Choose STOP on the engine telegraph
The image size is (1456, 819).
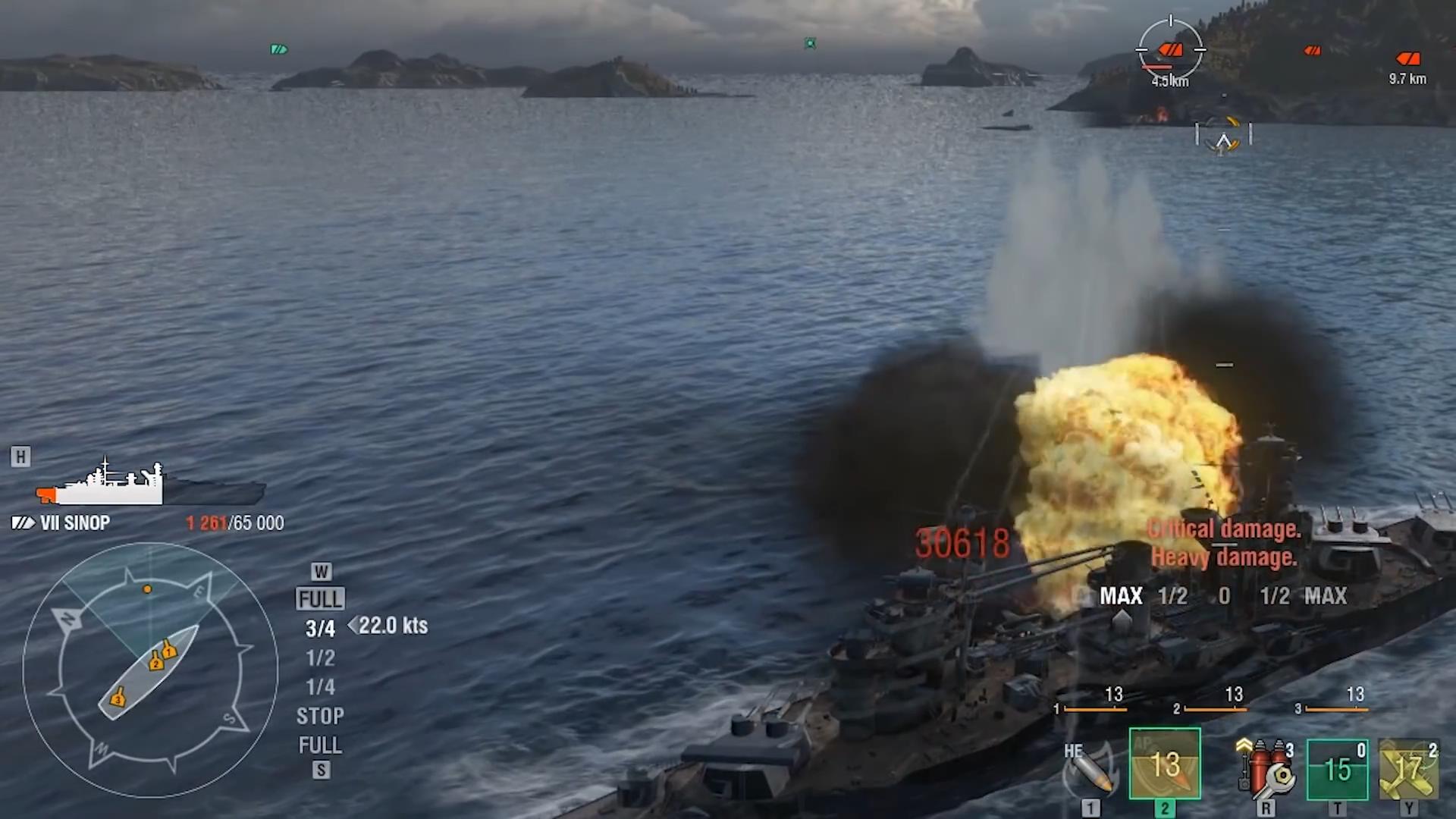pos(320,716)
